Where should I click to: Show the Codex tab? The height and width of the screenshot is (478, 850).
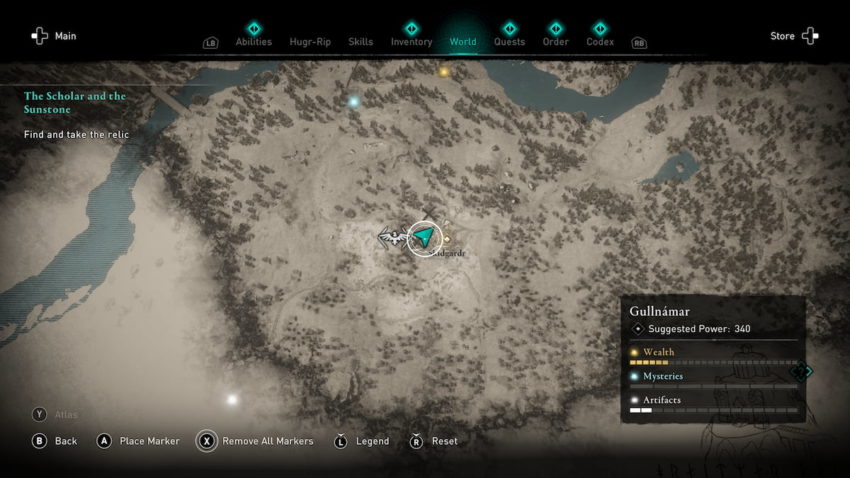coord(599,41)
